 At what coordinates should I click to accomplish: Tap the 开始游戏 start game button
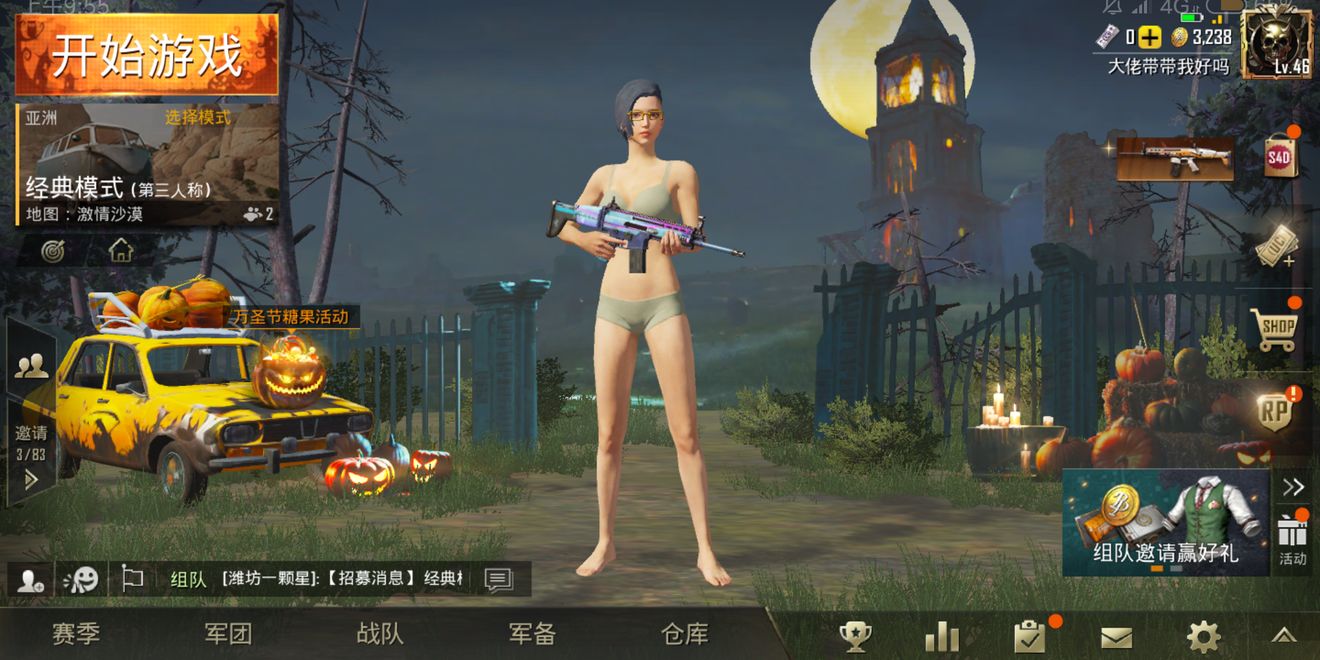pos(147,55)
